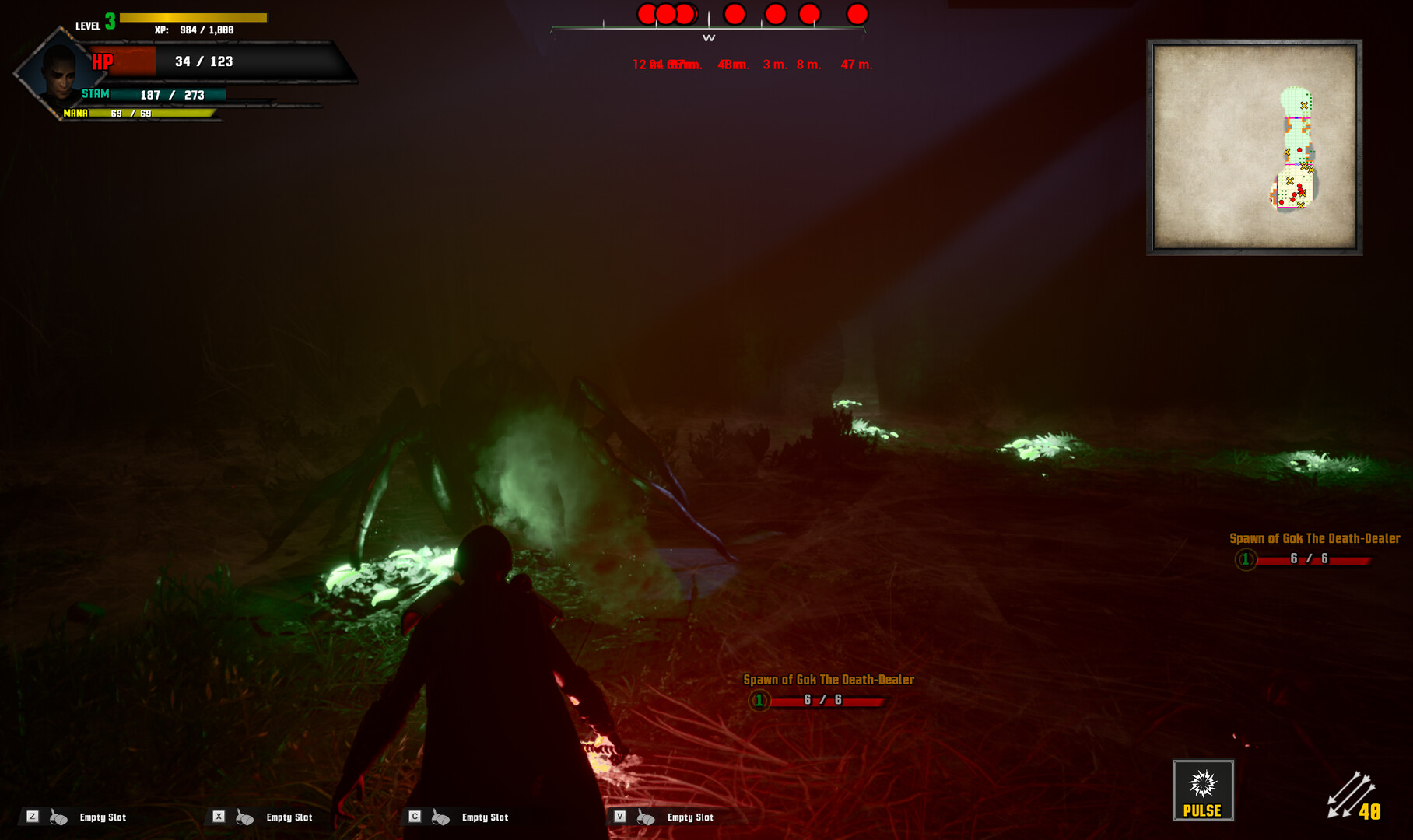
Task: Select the Z empty quick slot
Action: [x=76, y=817]
